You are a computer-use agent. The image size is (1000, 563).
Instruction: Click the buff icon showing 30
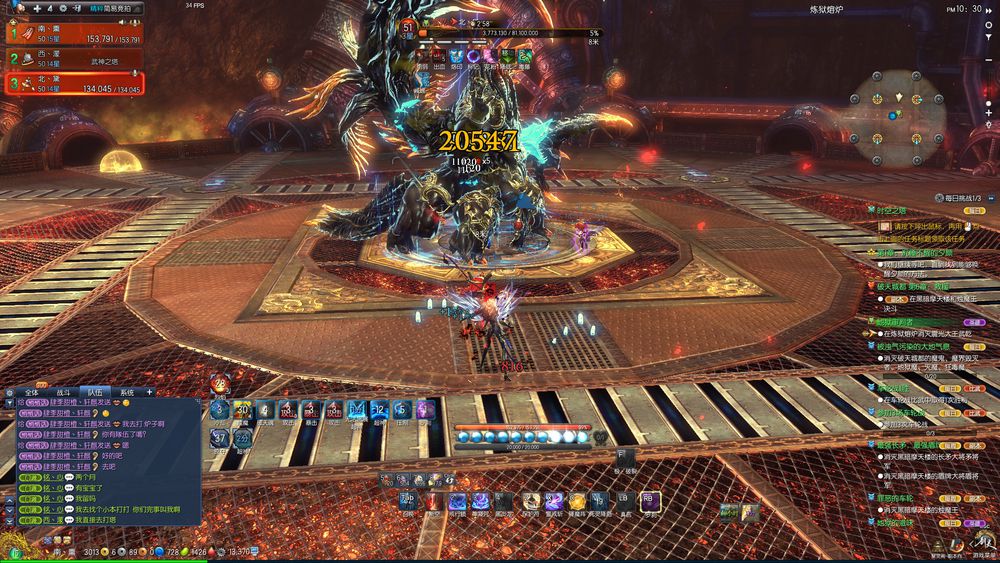[x=241, y=408]
